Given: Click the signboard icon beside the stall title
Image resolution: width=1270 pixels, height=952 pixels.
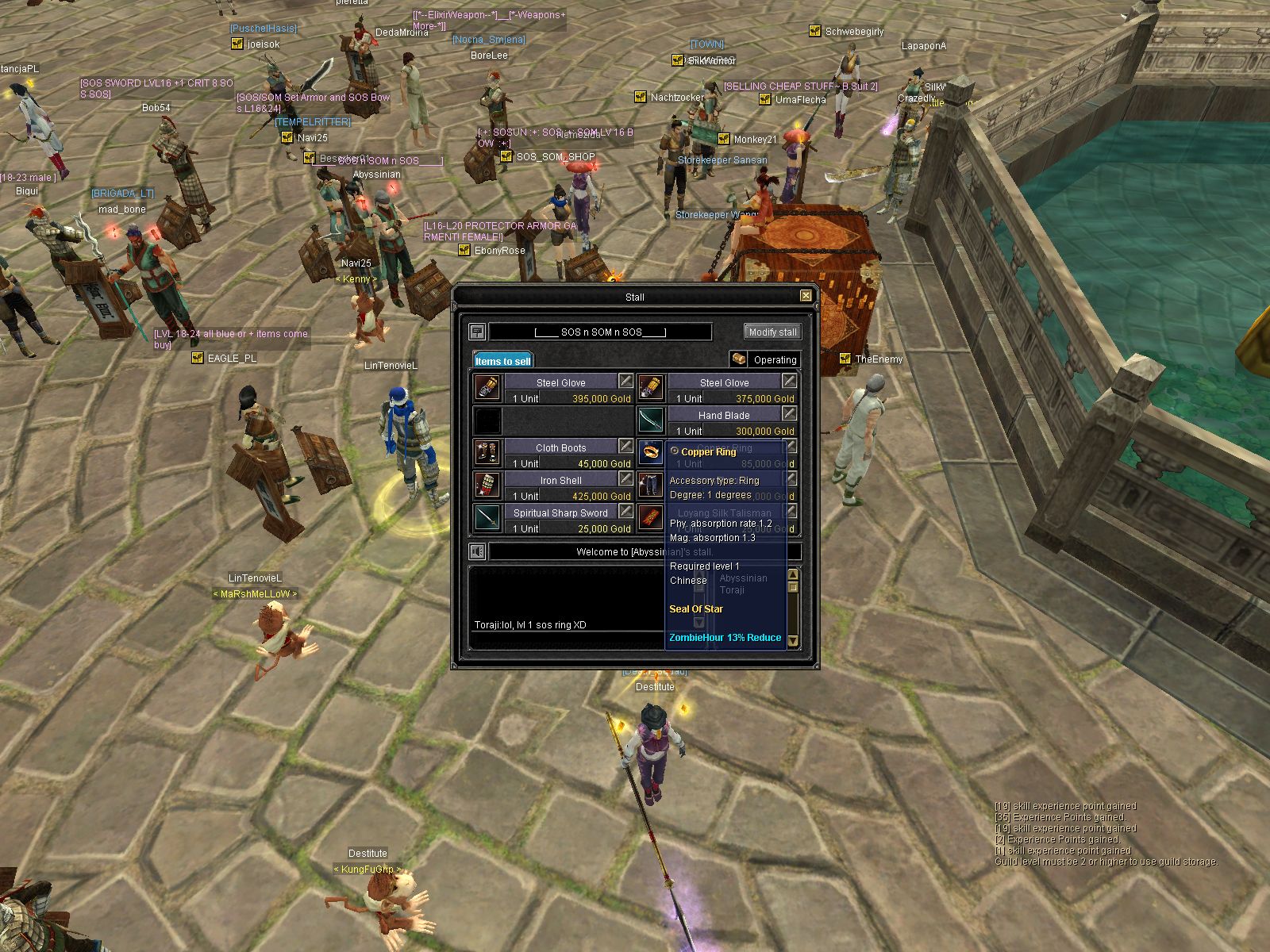Looking at the screenshot, I should (477, 332).
